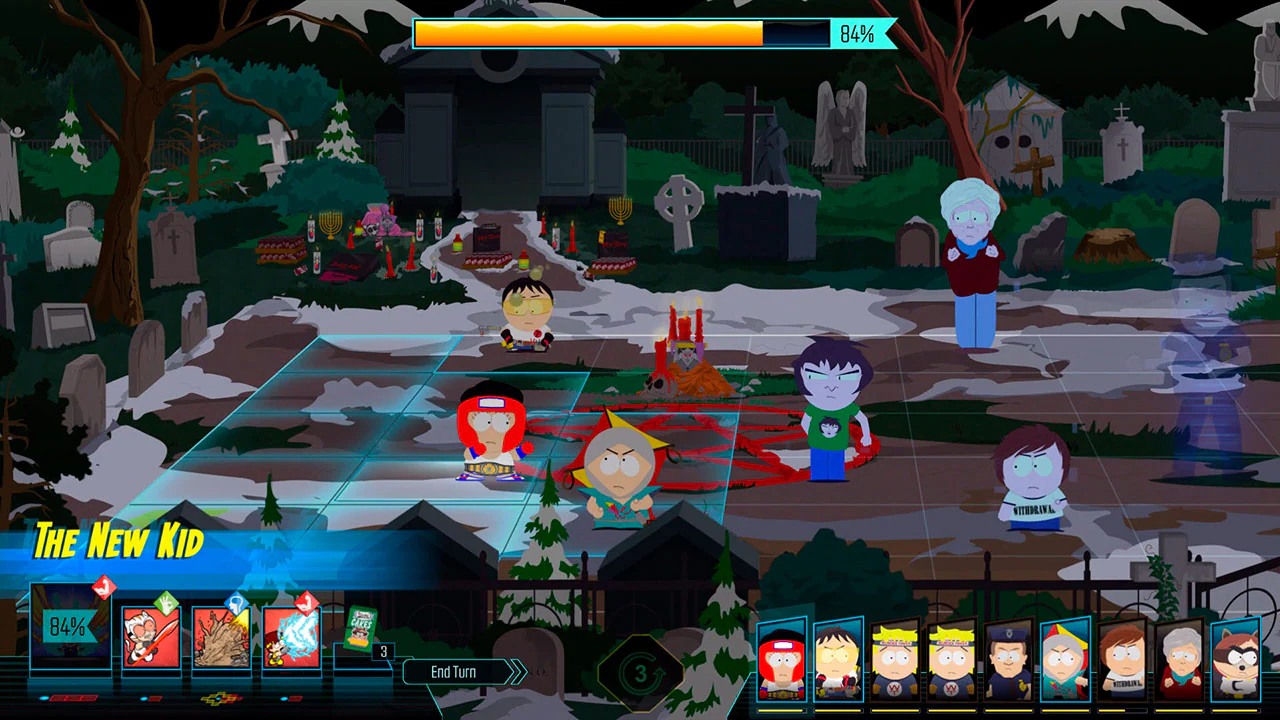Select the boxing glove hero on the grid
Viewport: 1280px width, 720px height.
(x=492, y=440)
